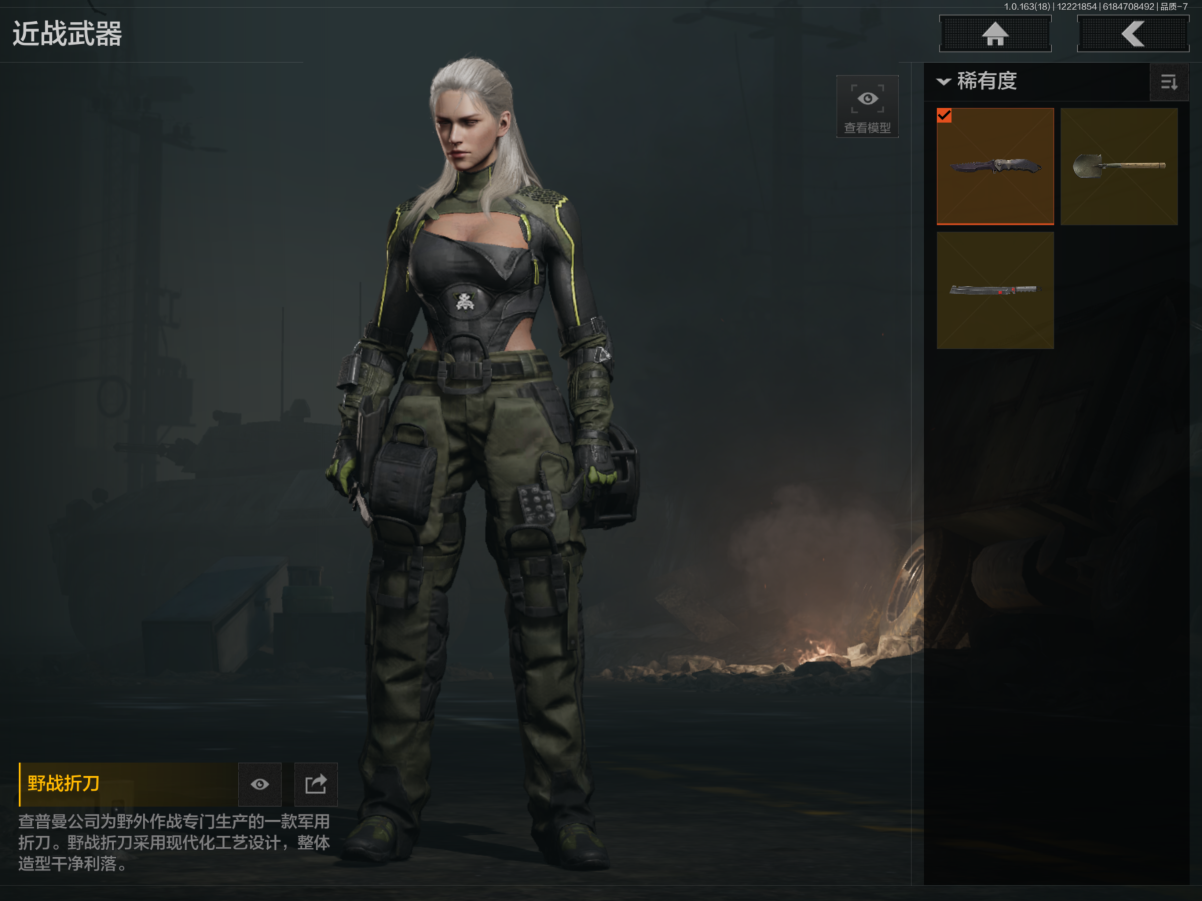This screenshot has width=1202, height=901.
Task: Choose the shovel melee weapon
Action: click(x=1119, y=166)
